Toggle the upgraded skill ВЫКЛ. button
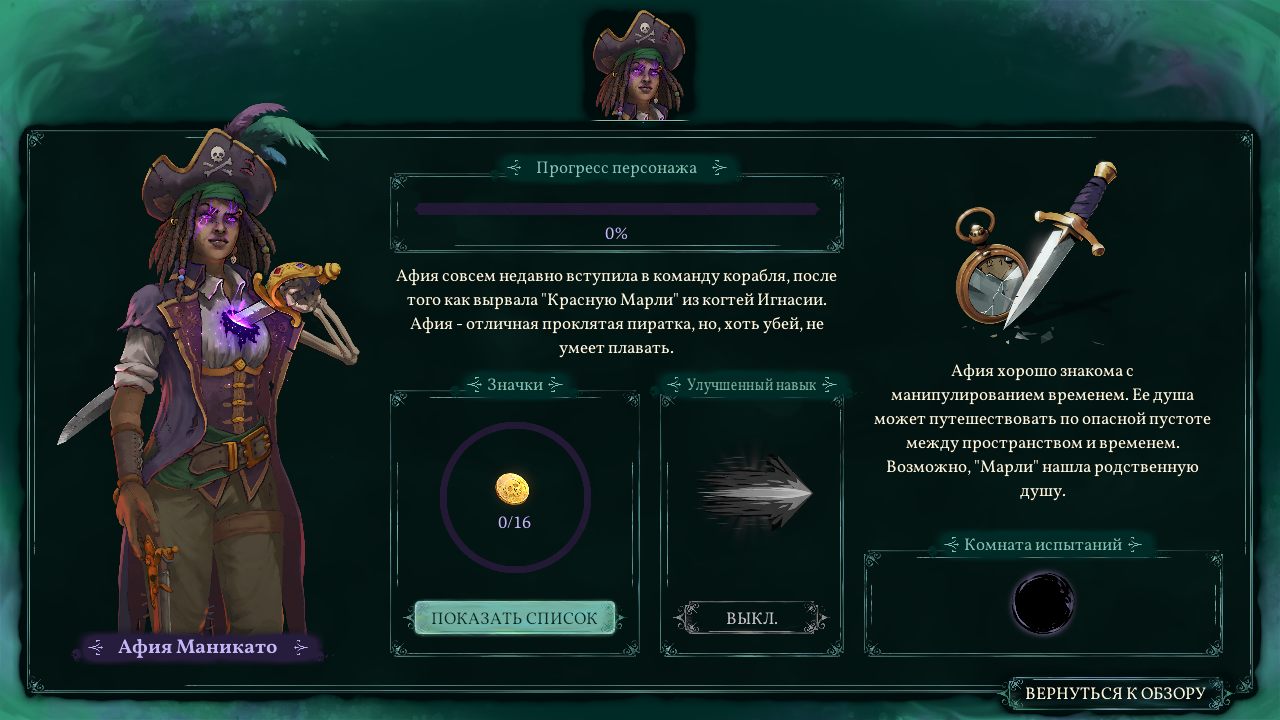This screenshot has height=720, width=1280. [x=751, y=618]
